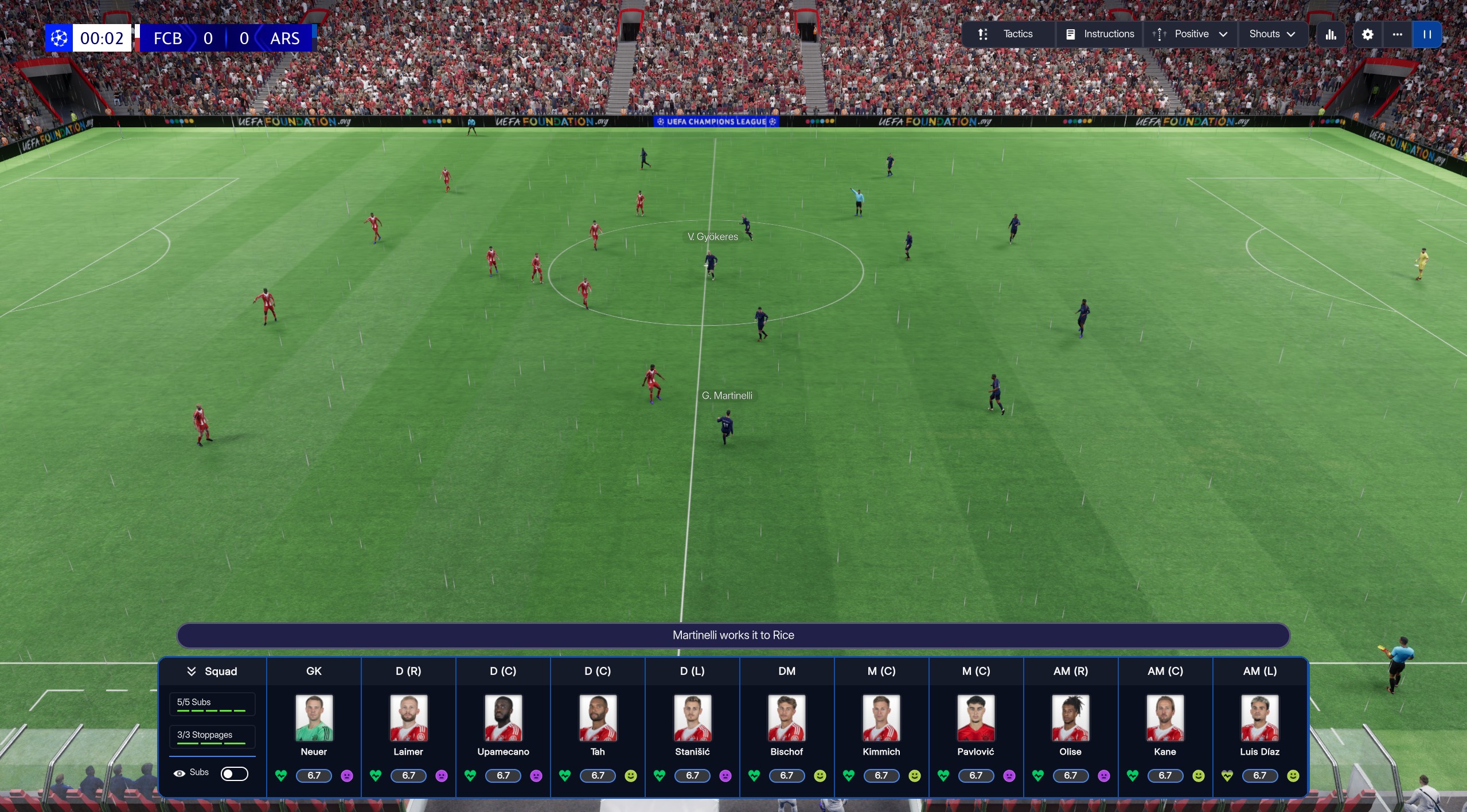Open the match settings gear icon
Screen dimensions: 1467x812
(1368, 34)
